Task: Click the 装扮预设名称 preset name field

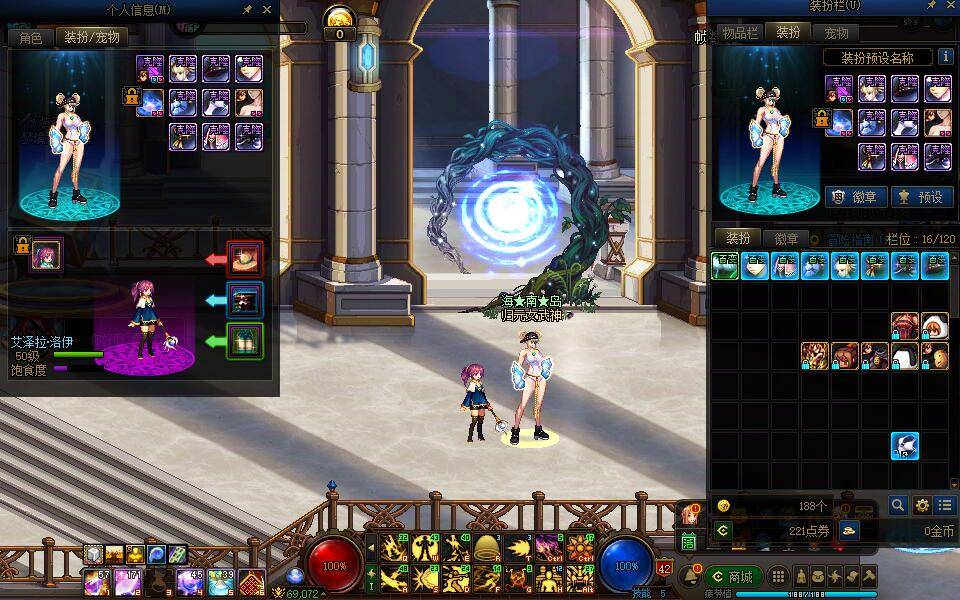Action: (x=877, y=57)
